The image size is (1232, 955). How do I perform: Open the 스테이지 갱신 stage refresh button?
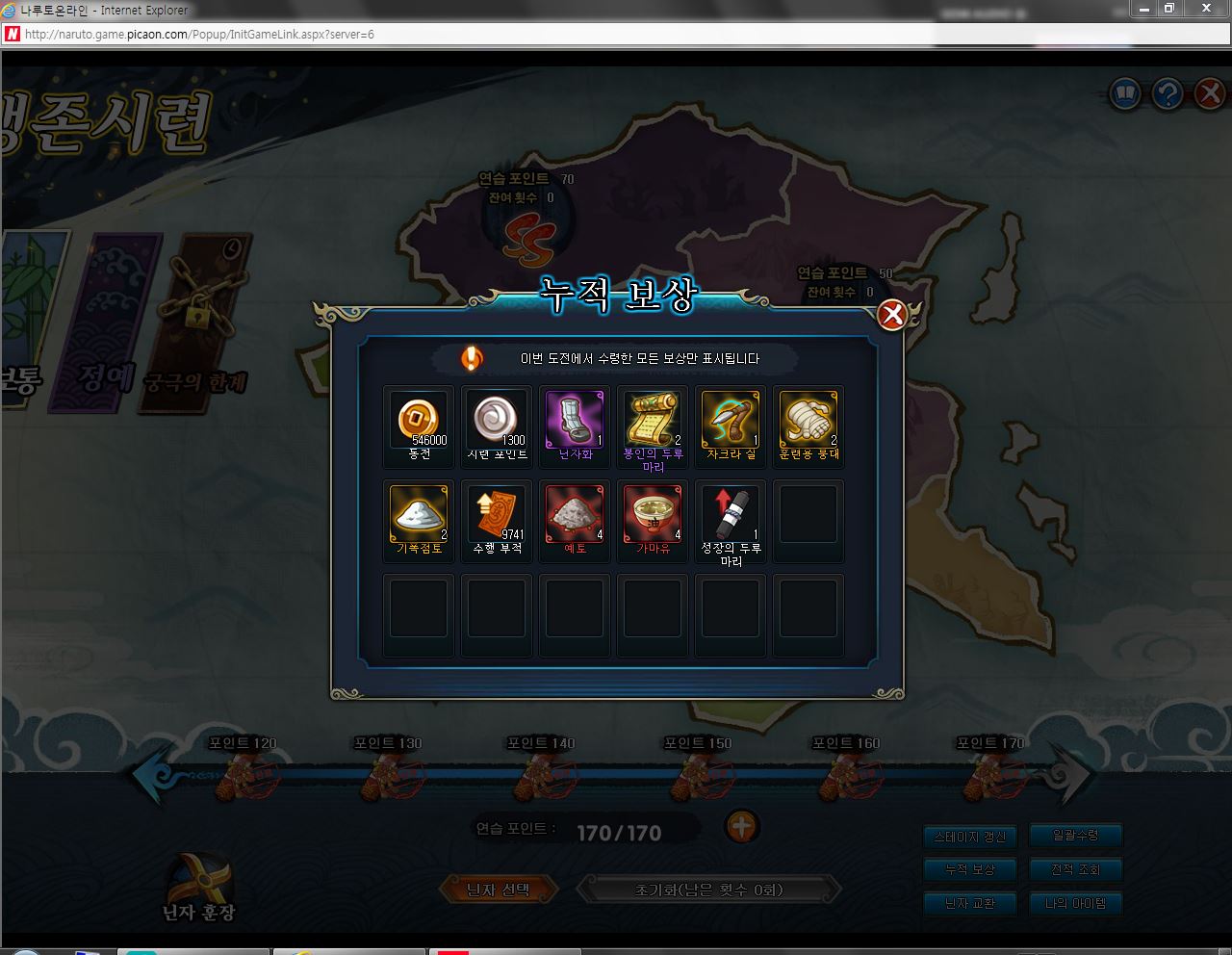click(x=969, y=837)
